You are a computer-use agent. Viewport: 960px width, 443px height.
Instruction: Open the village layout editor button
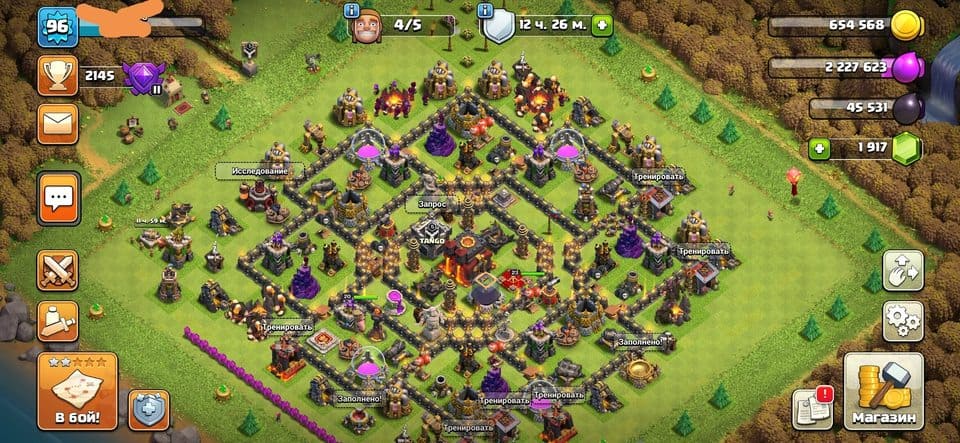point(901,271)
